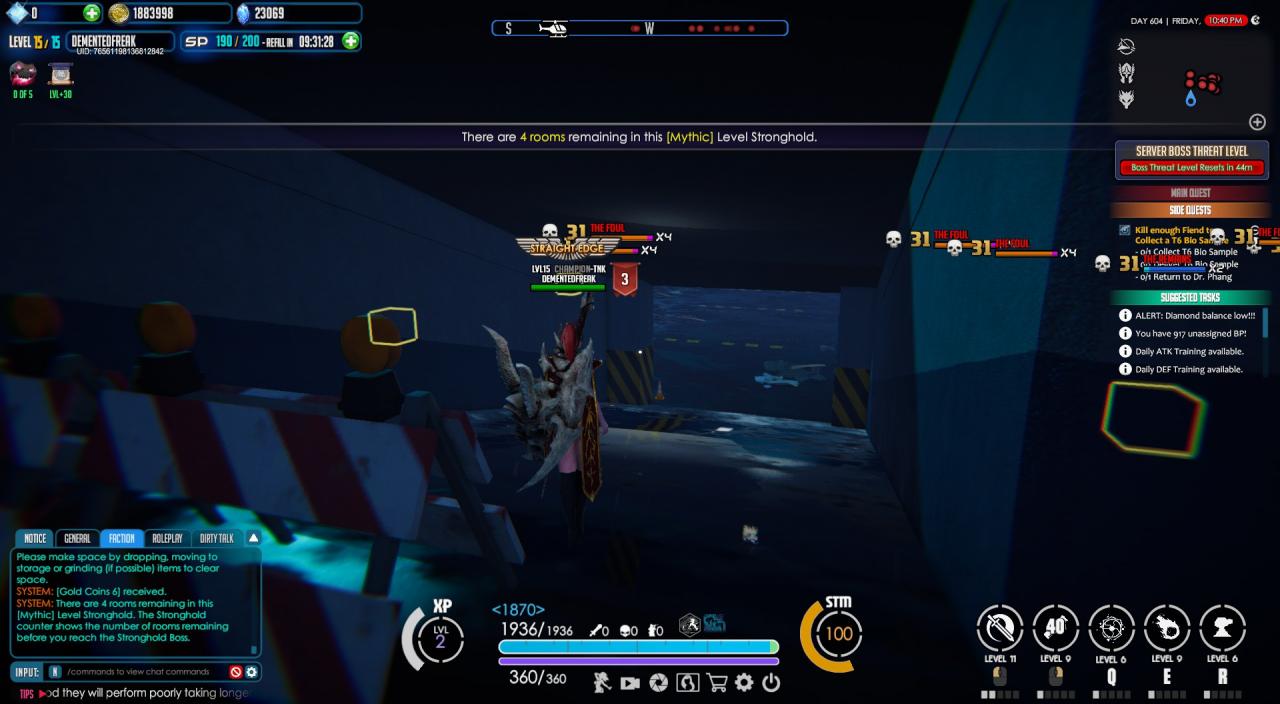
Task: Take a screenshot with the shutter icon
Action: (658, 683)
